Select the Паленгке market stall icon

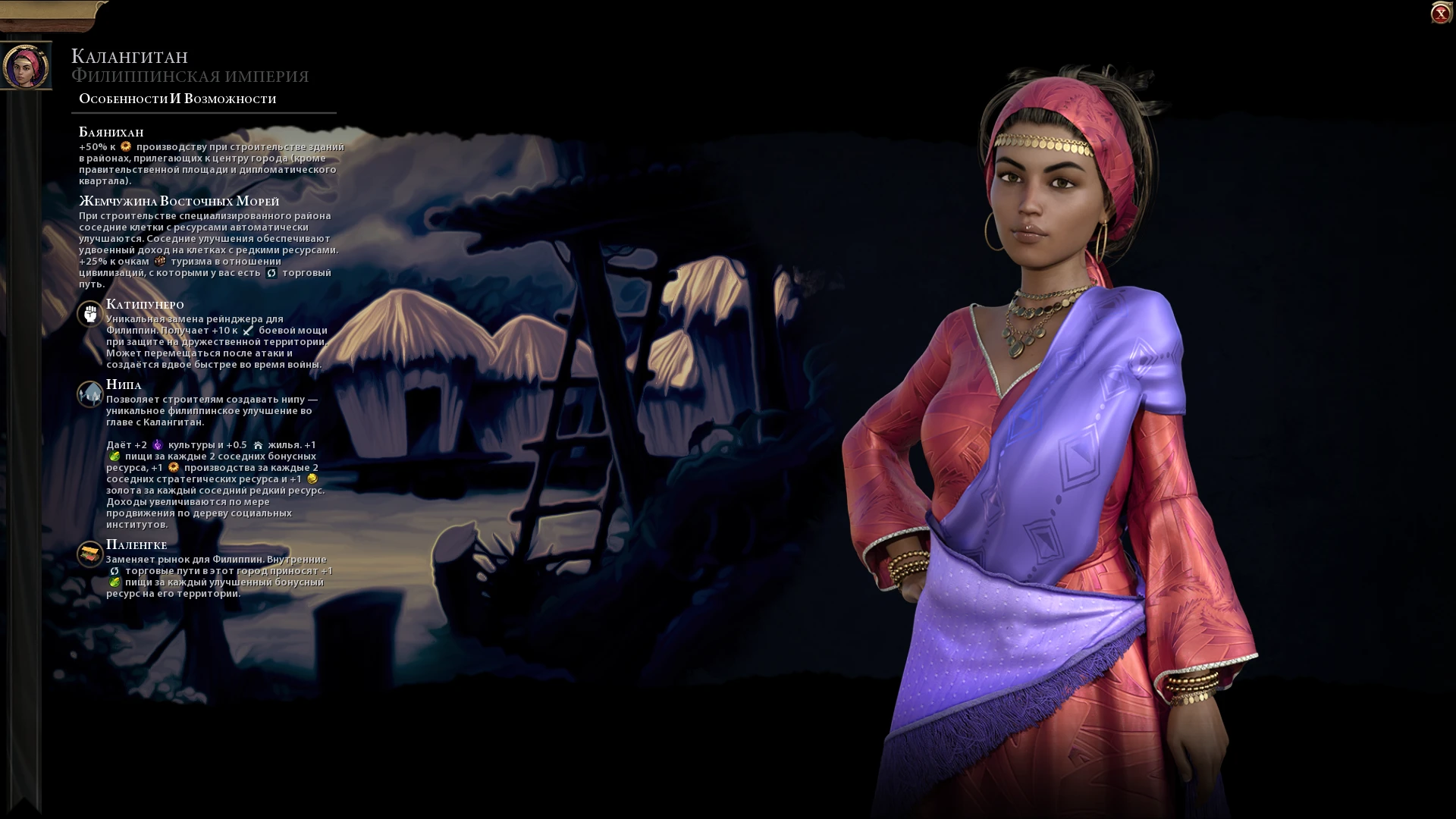(x=89, y=554)
